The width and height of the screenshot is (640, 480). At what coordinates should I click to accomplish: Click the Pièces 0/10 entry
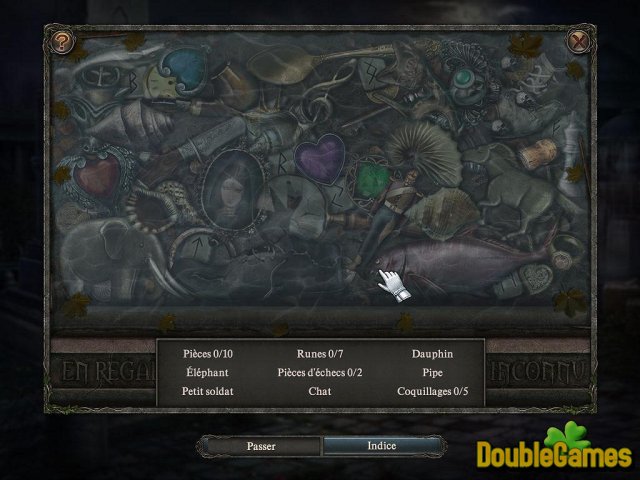tap(207, 354)
